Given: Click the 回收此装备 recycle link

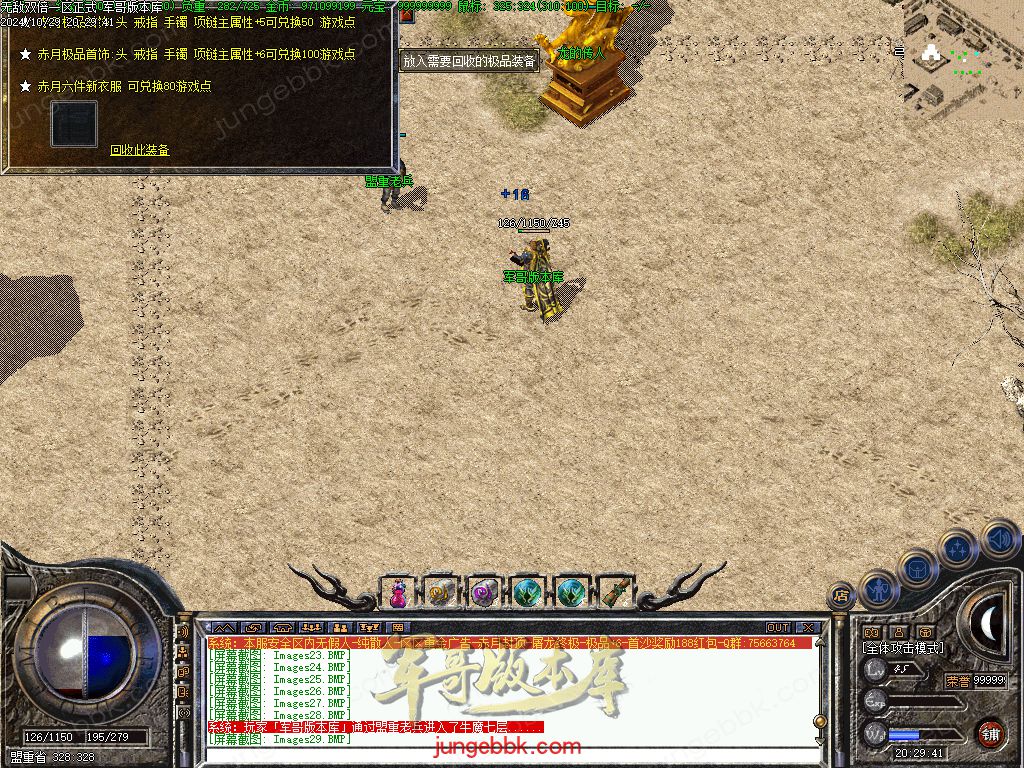Looking at the screenshot, I should point(140,150).
